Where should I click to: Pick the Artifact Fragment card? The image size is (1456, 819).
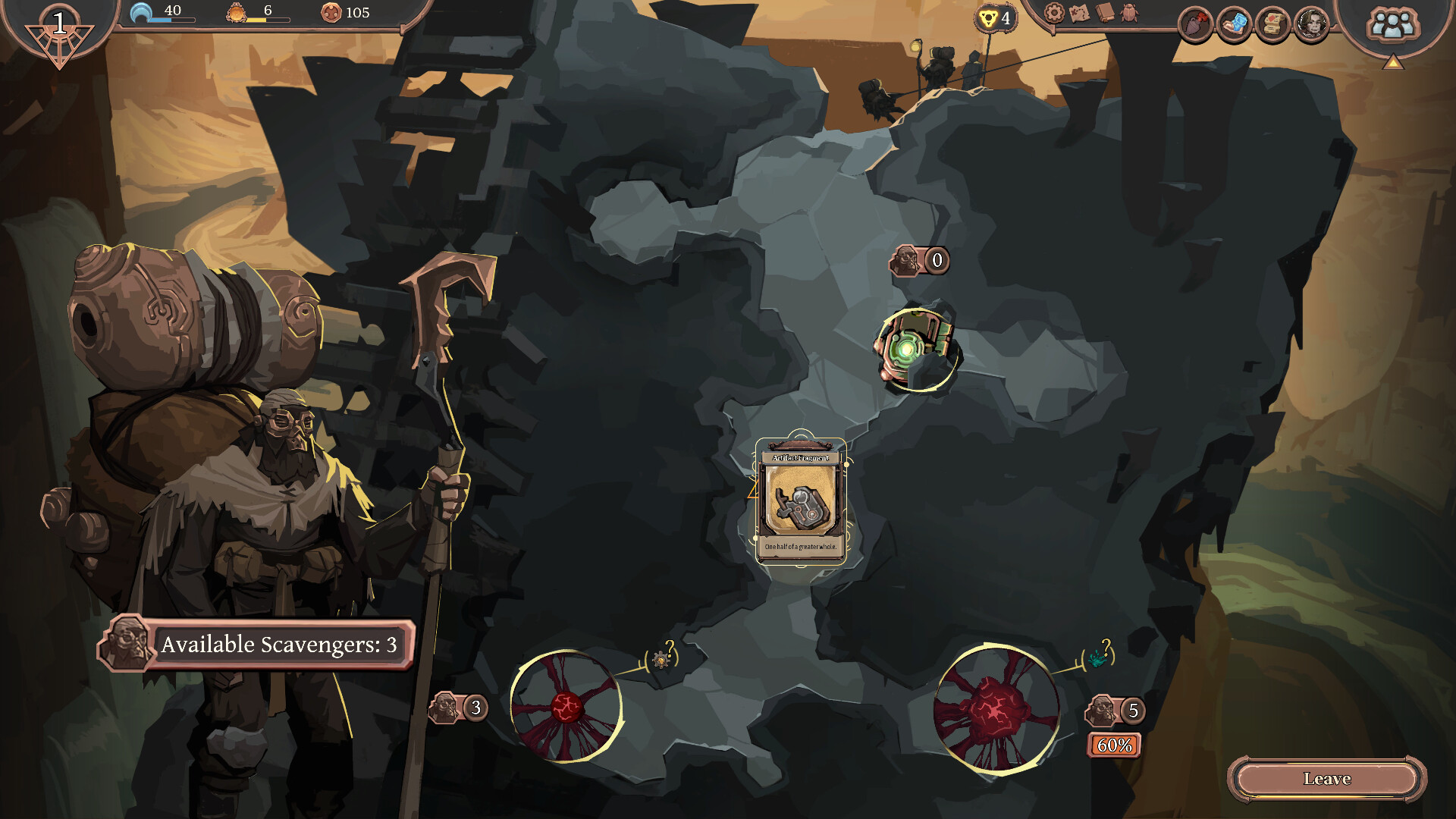[x=801, y=500]
